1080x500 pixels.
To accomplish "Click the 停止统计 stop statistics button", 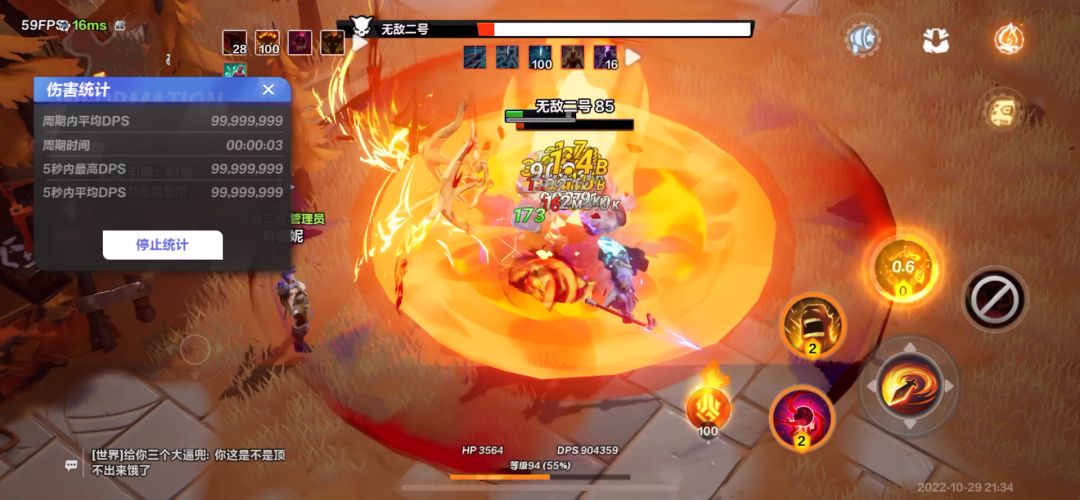I will click(x=162, y=245).
